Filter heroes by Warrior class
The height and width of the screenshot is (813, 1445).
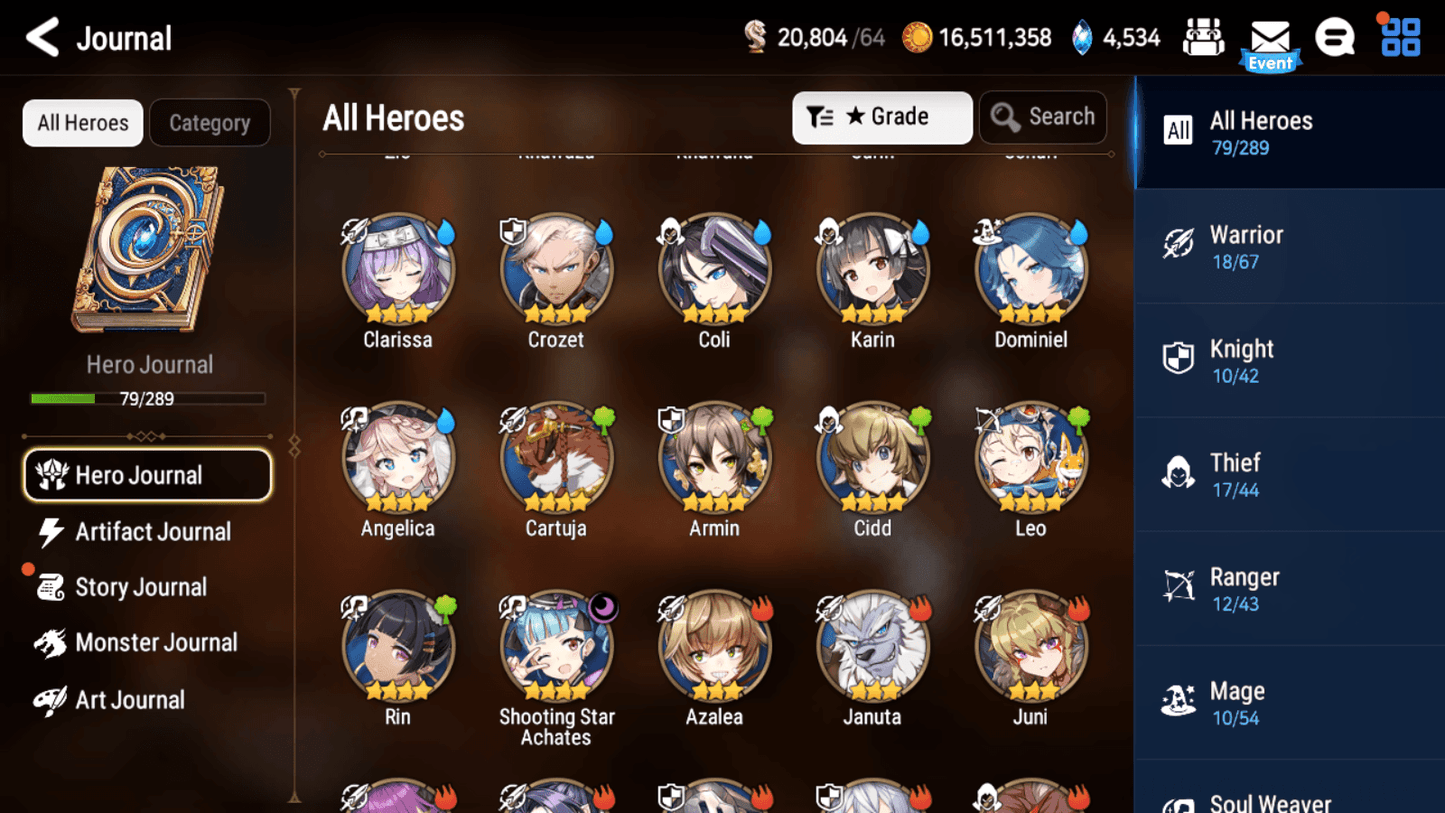coord(1289,245)
